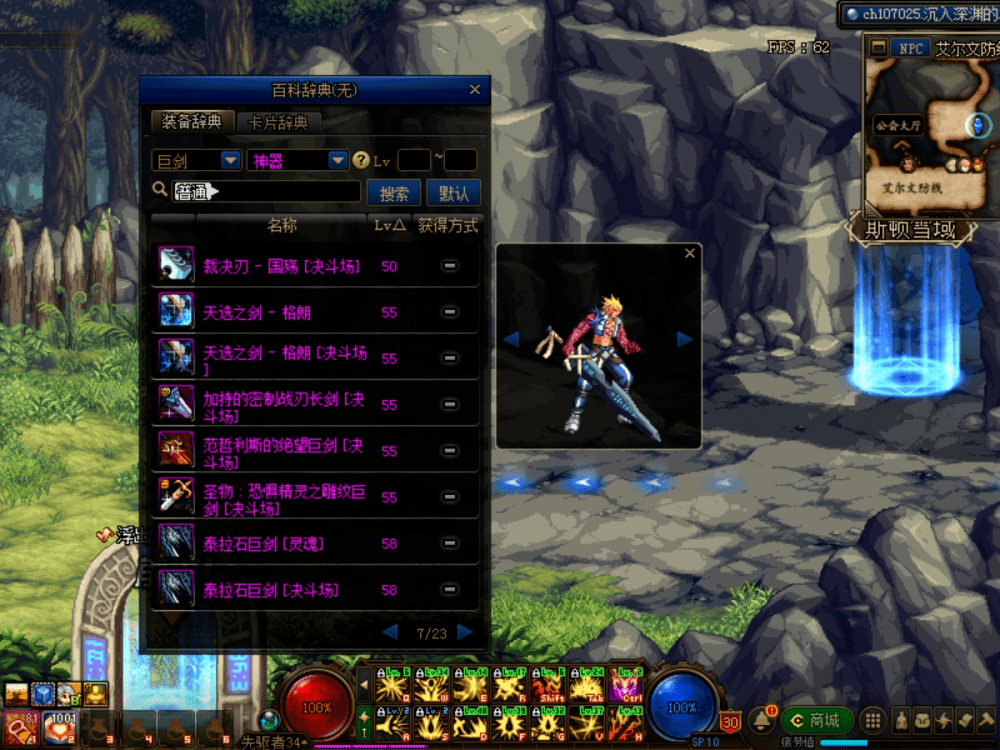Go to the next page of results
Screen dimensions: 1000x750
click(465, 632)
